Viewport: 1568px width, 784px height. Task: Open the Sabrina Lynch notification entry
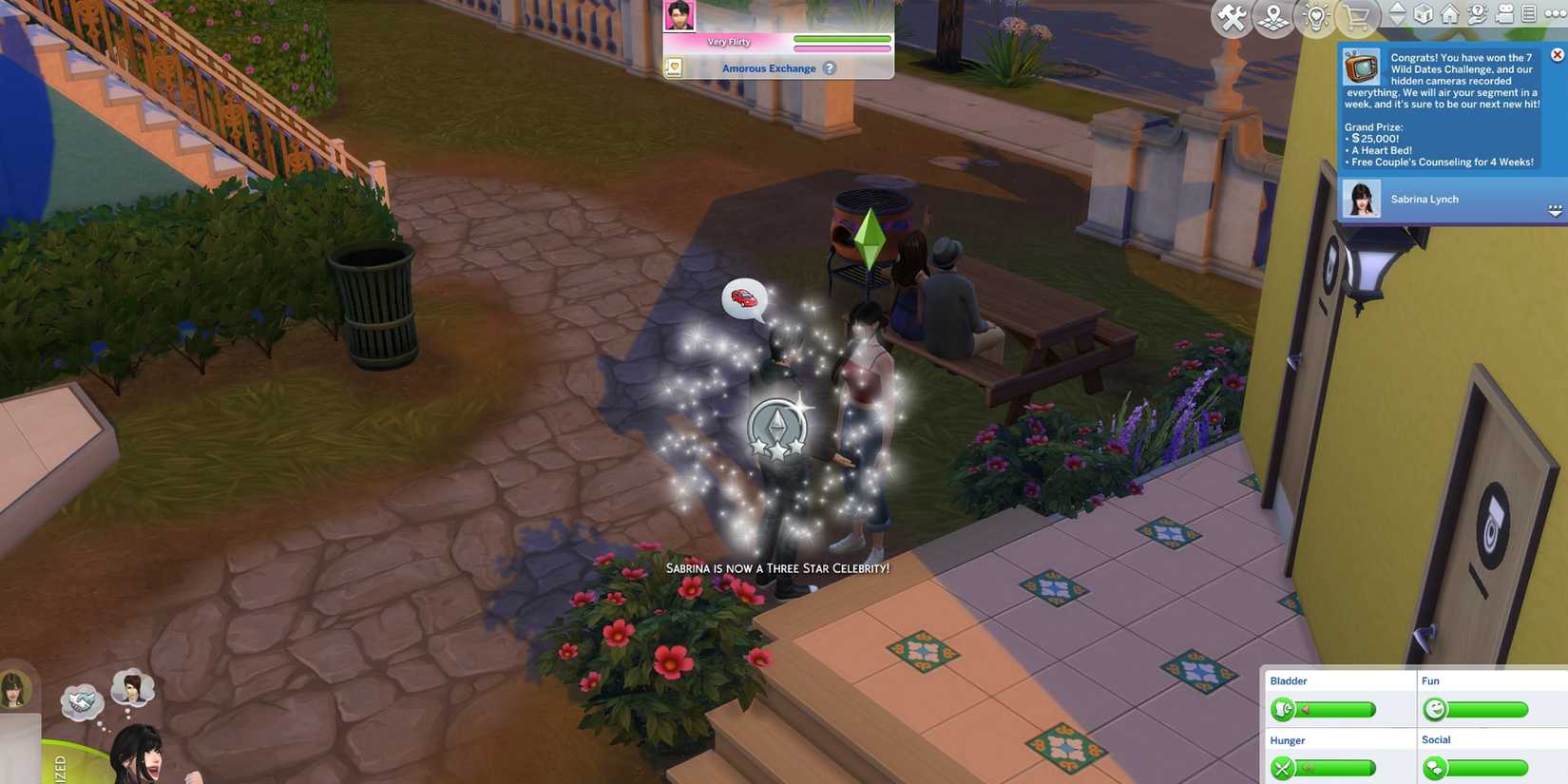click(1425, 199)
